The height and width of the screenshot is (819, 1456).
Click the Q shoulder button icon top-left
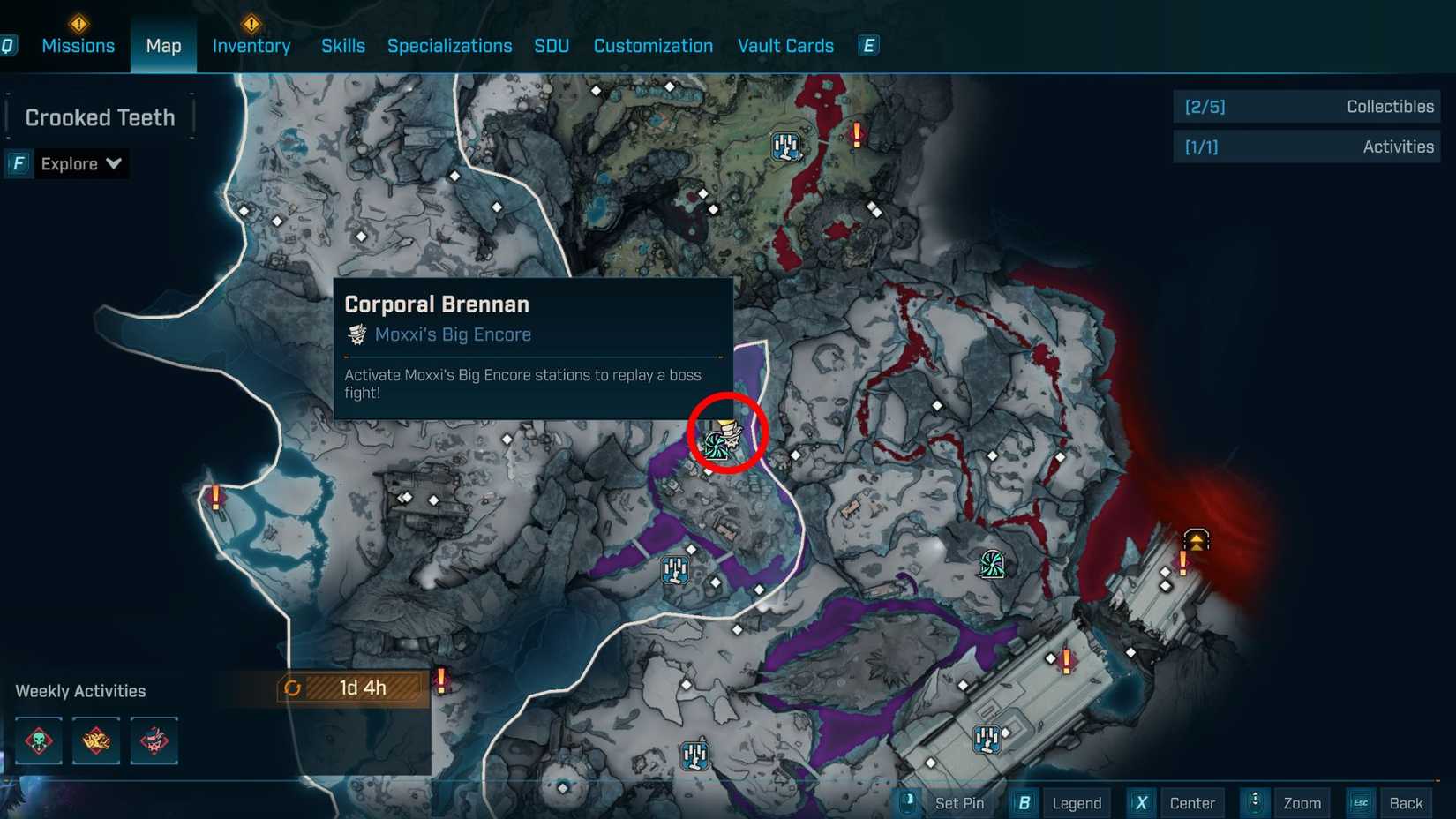[9, 45]
